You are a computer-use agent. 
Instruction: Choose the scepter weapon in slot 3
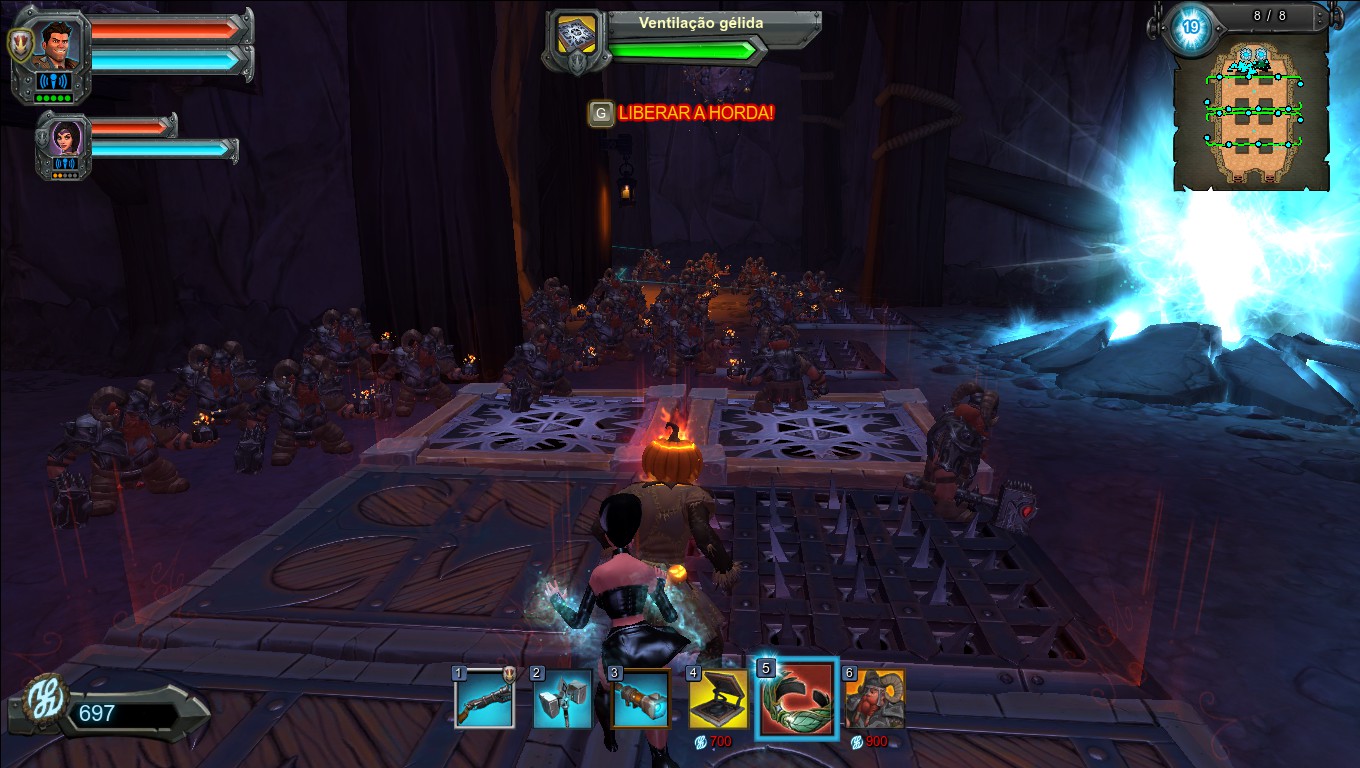pyautogui.click(x=640, y=698)
